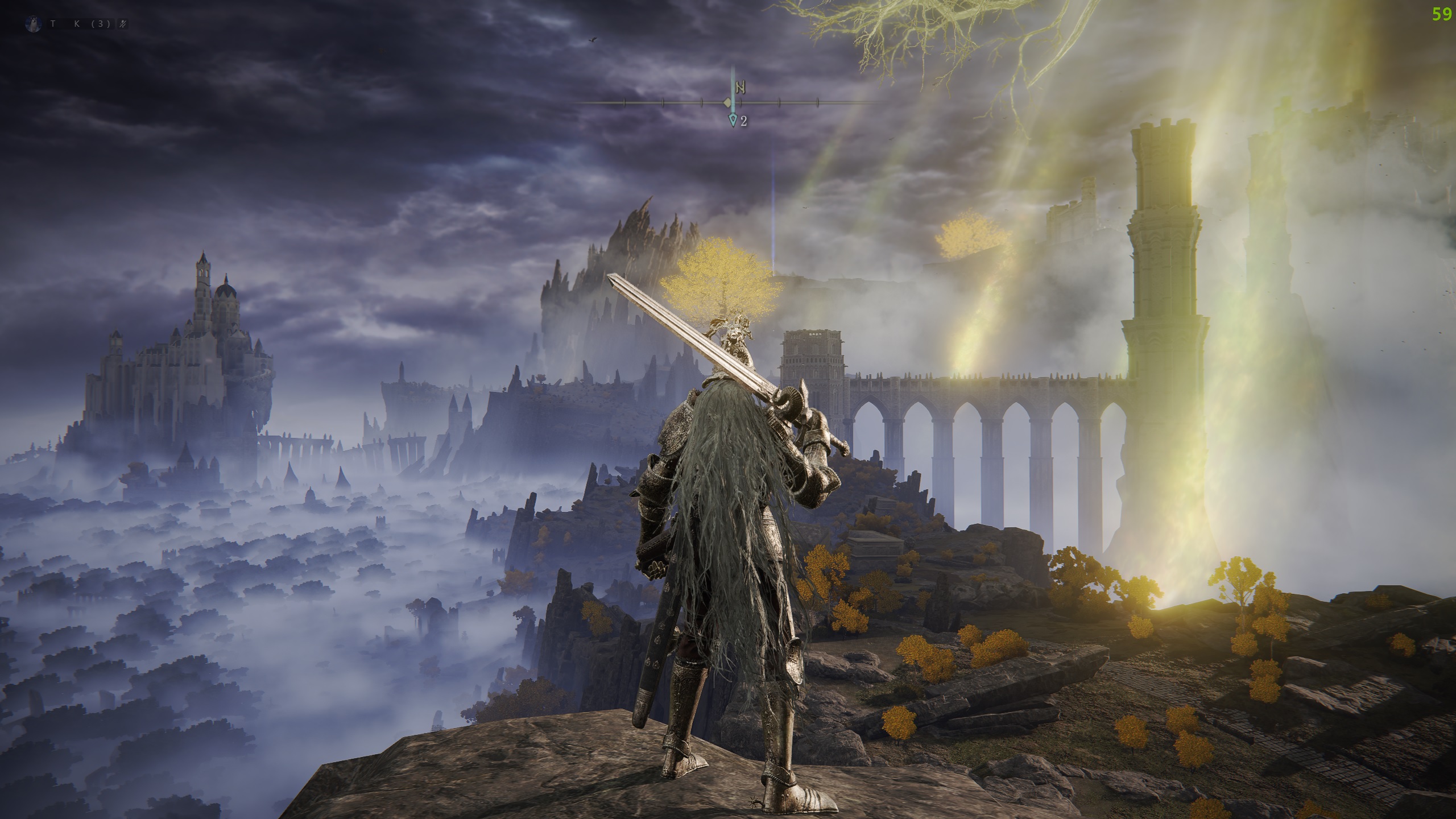The width and height of the screenshot is (1456, 819).
Task: Click the blue map marker on the compass
Action: (x=734, y=120)
